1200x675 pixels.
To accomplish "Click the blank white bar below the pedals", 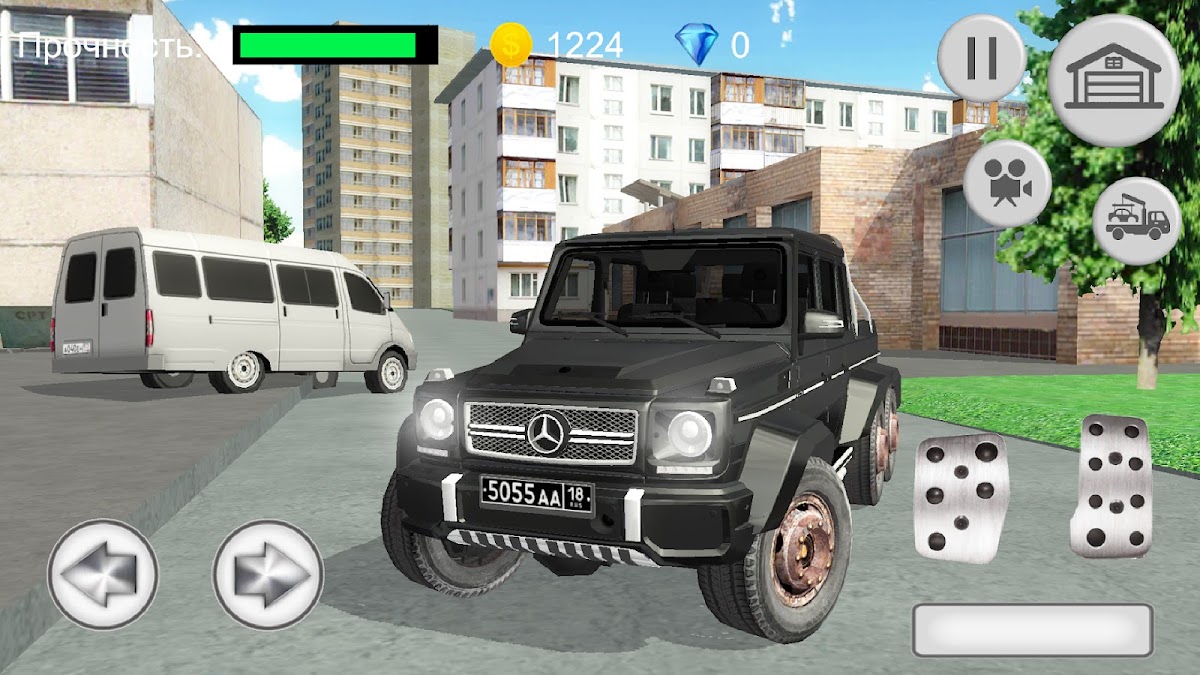I will [x=1032, y=630].
